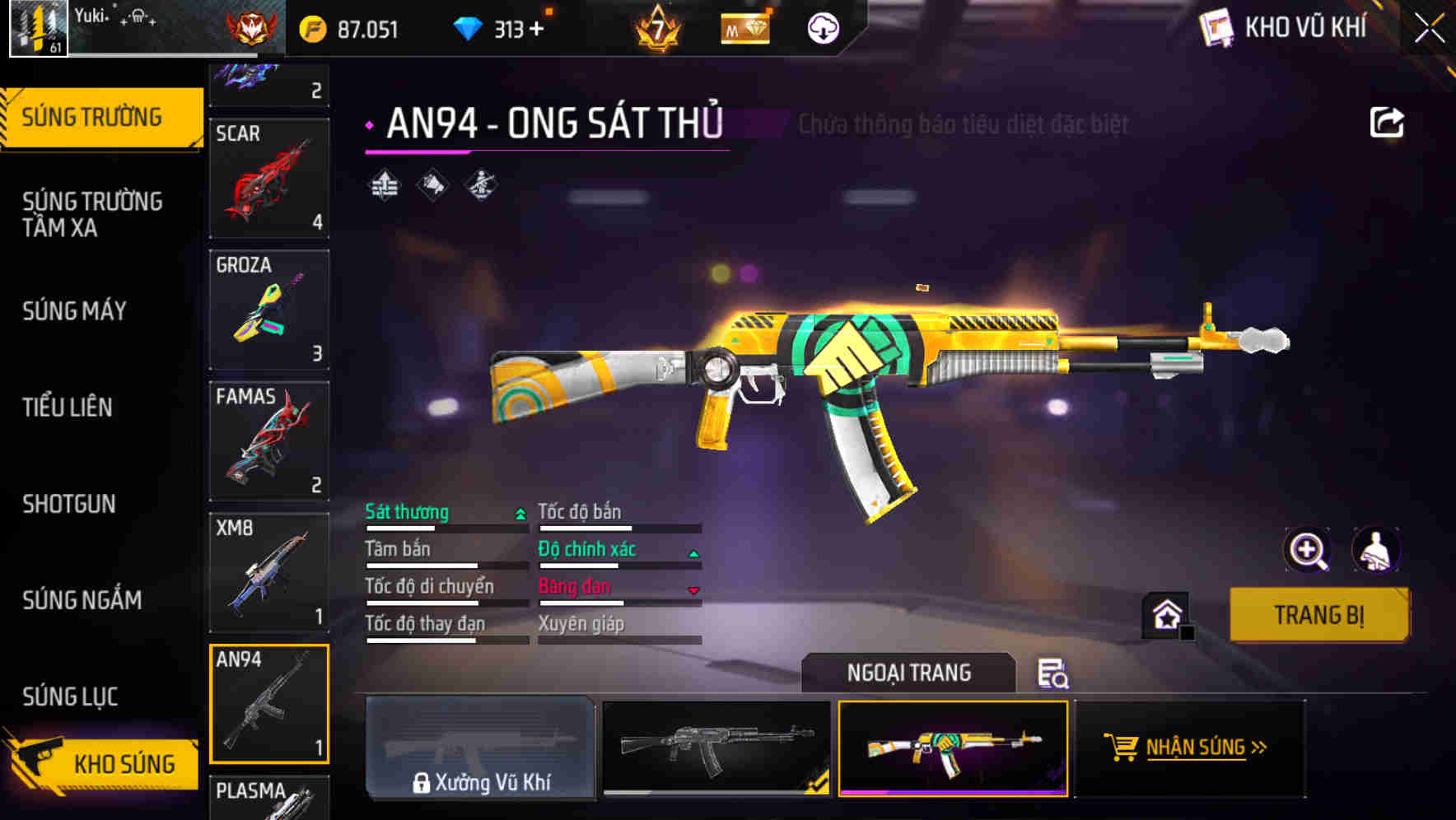Screen dimensions: 1456x820
Task: Zoom in with the magnifier icon
Action: pos(1307,550)
